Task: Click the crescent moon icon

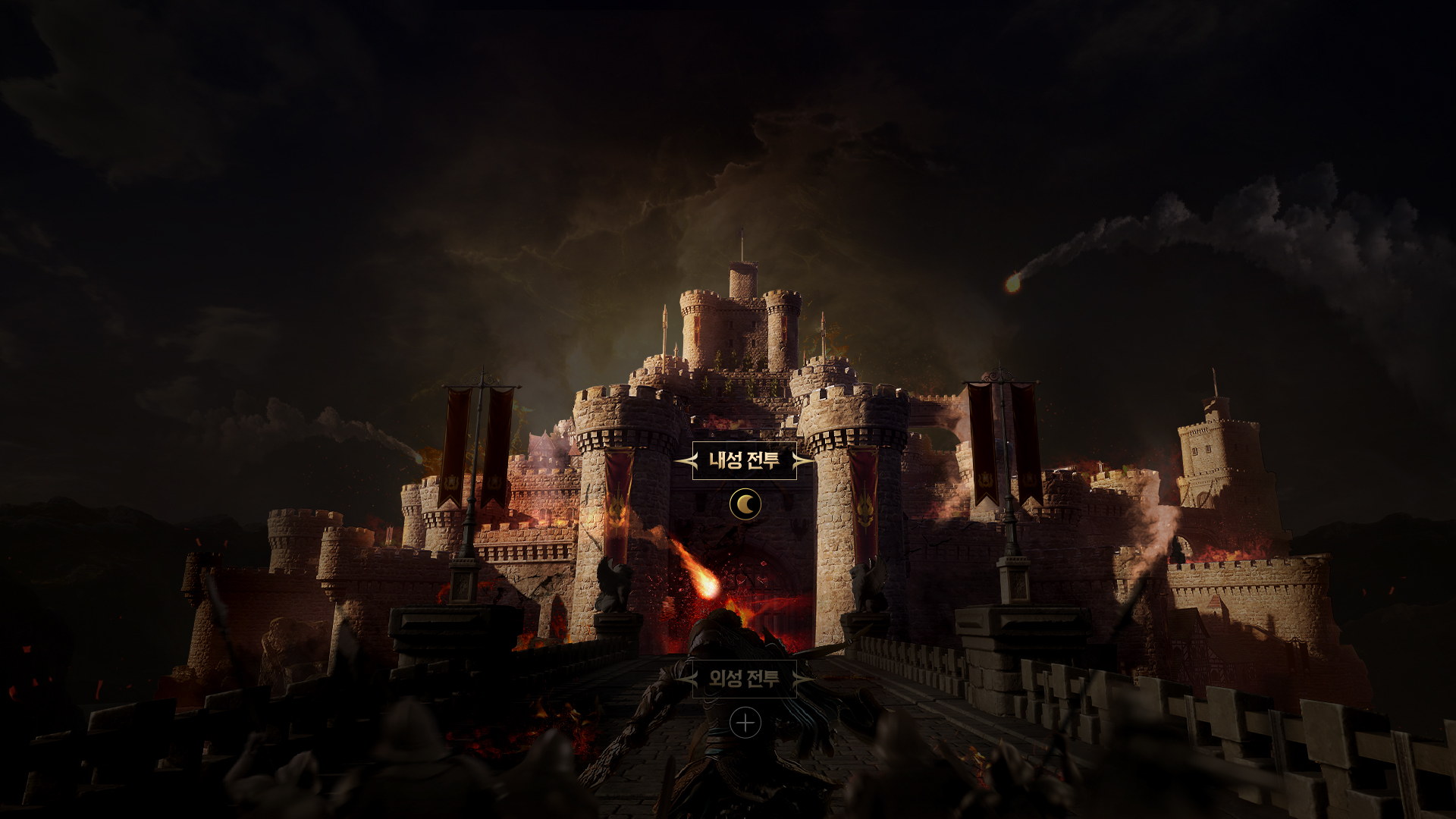Action: (x=745, y=504)
